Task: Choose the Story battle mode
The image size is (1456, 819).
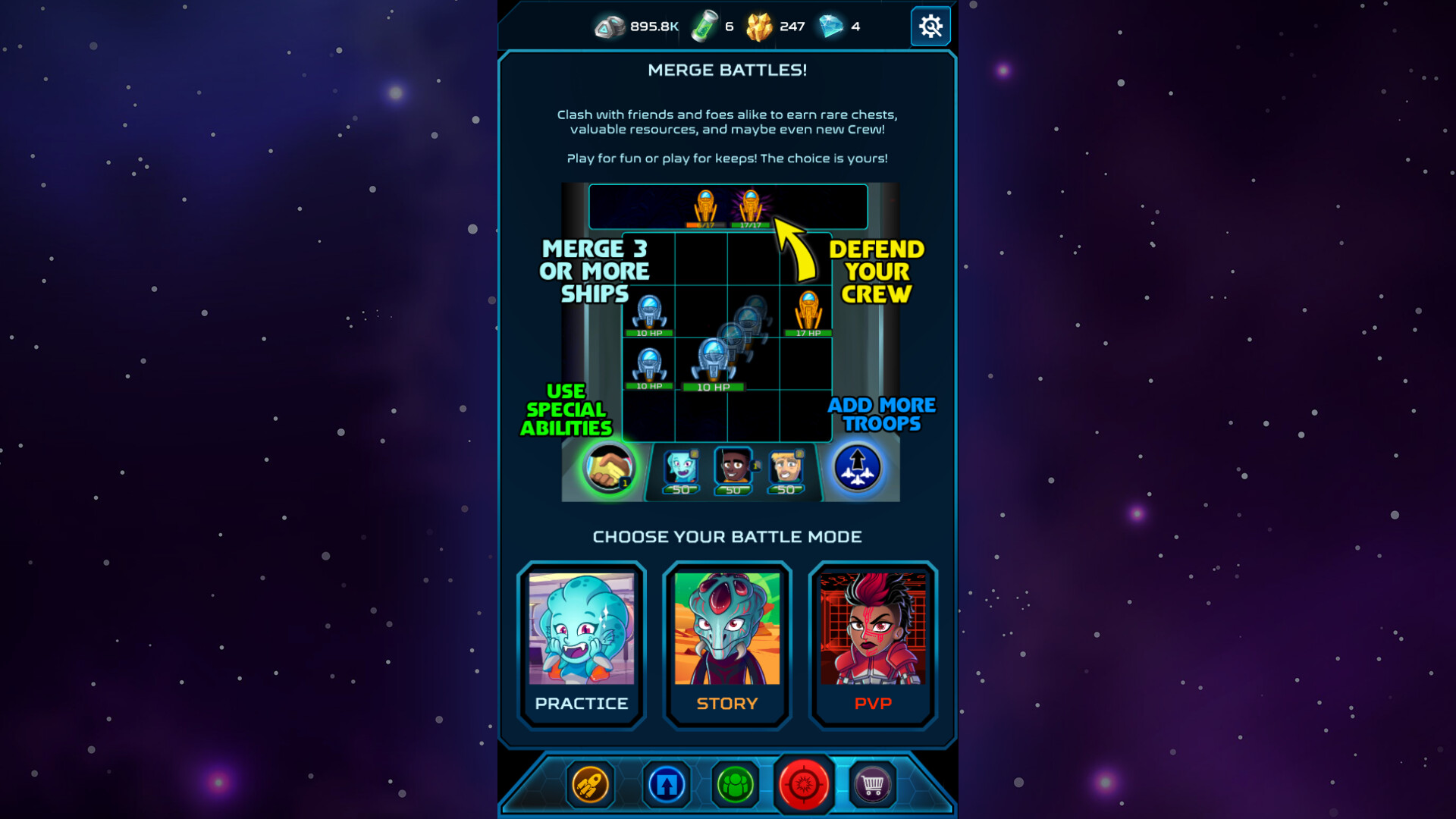Action: point(726,643)
